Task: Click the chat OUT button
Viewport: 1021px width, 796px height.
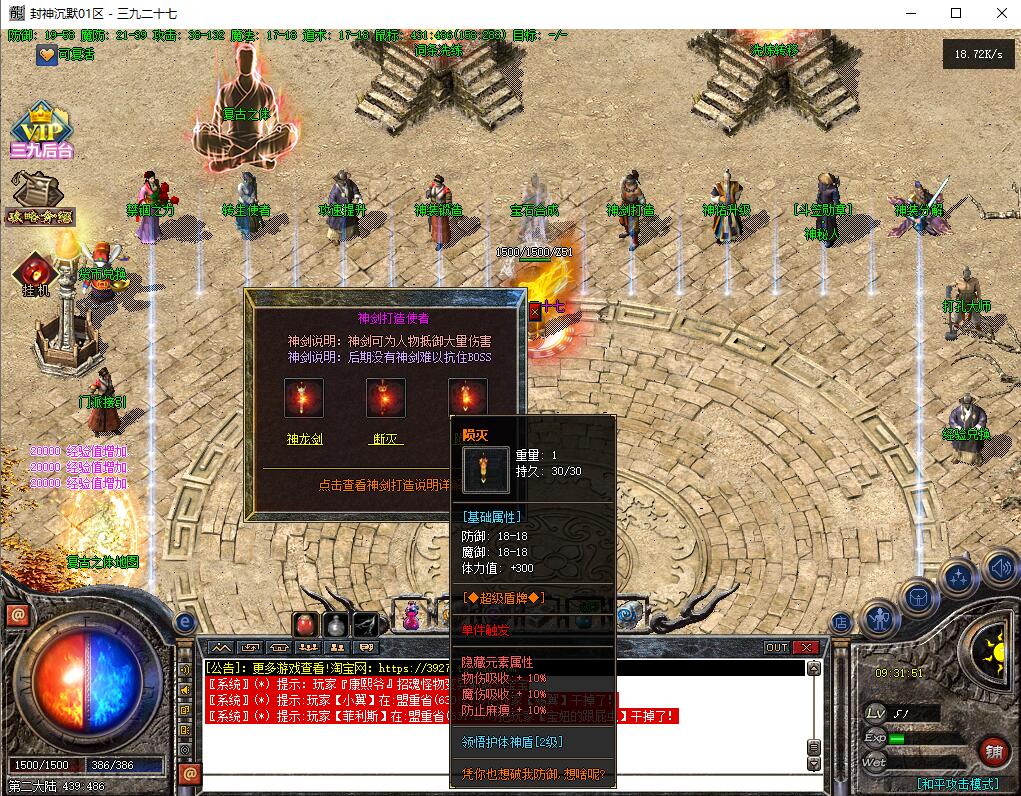Action: 777,648
